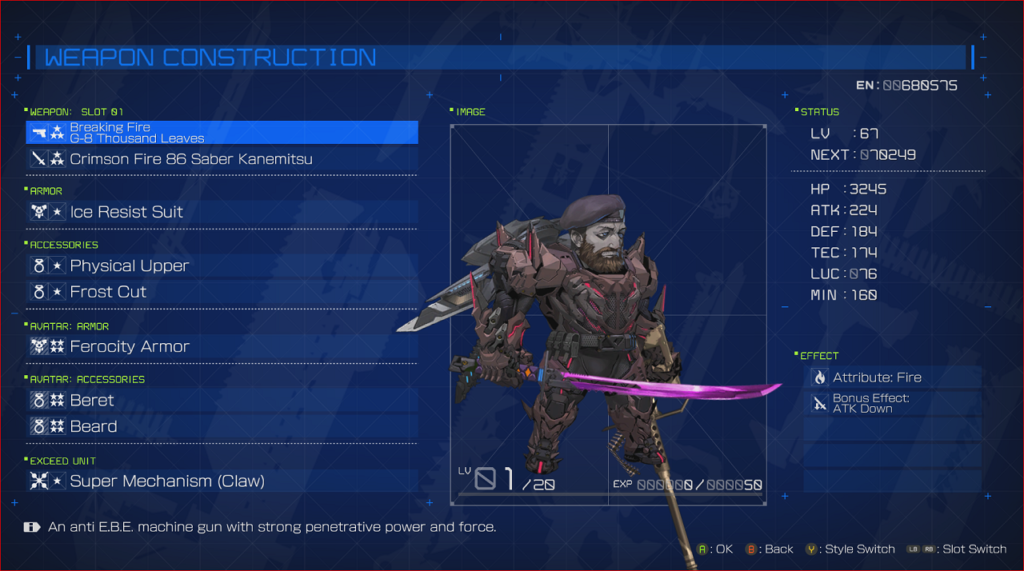Image resolution: width=1024 pixels, height=571 pixels.
Task: Open the Ferocity Armor avatar slot
Action: [x=222, y=346]
